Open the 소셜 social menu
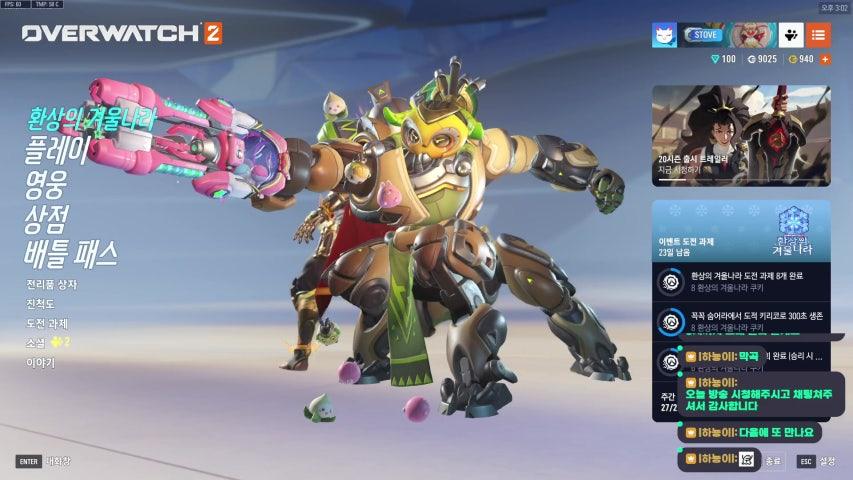This screenshot has height=480, width=853. [37, 342]
